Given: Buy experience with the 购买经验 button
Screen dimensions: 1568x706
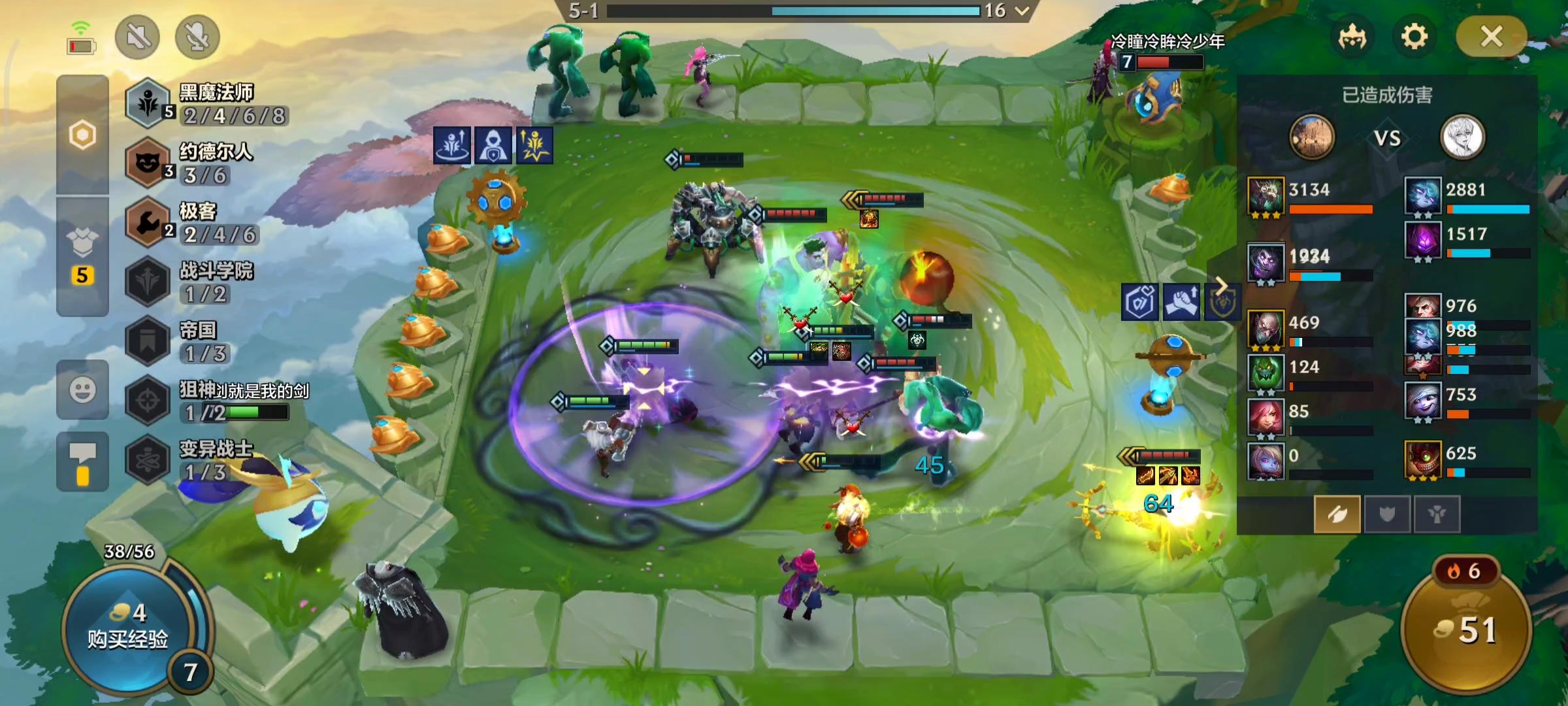Looking at the screenshot, I should [127, 628].
